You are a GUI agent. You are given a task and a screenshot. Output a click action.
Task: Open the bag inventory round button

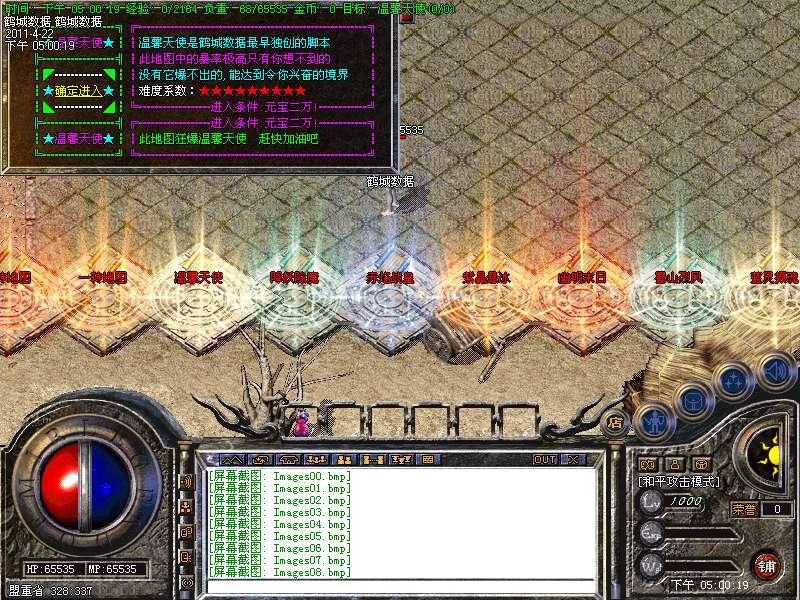click(x=692, y=401)
